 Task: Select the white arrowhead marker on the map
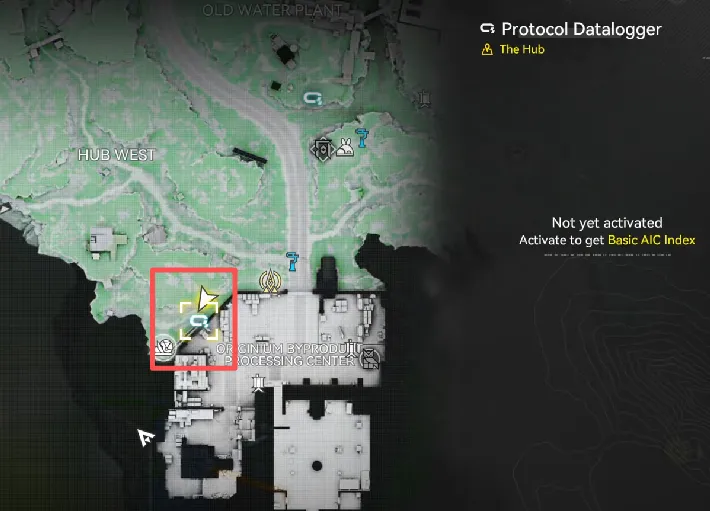click(x=147, y=436)
